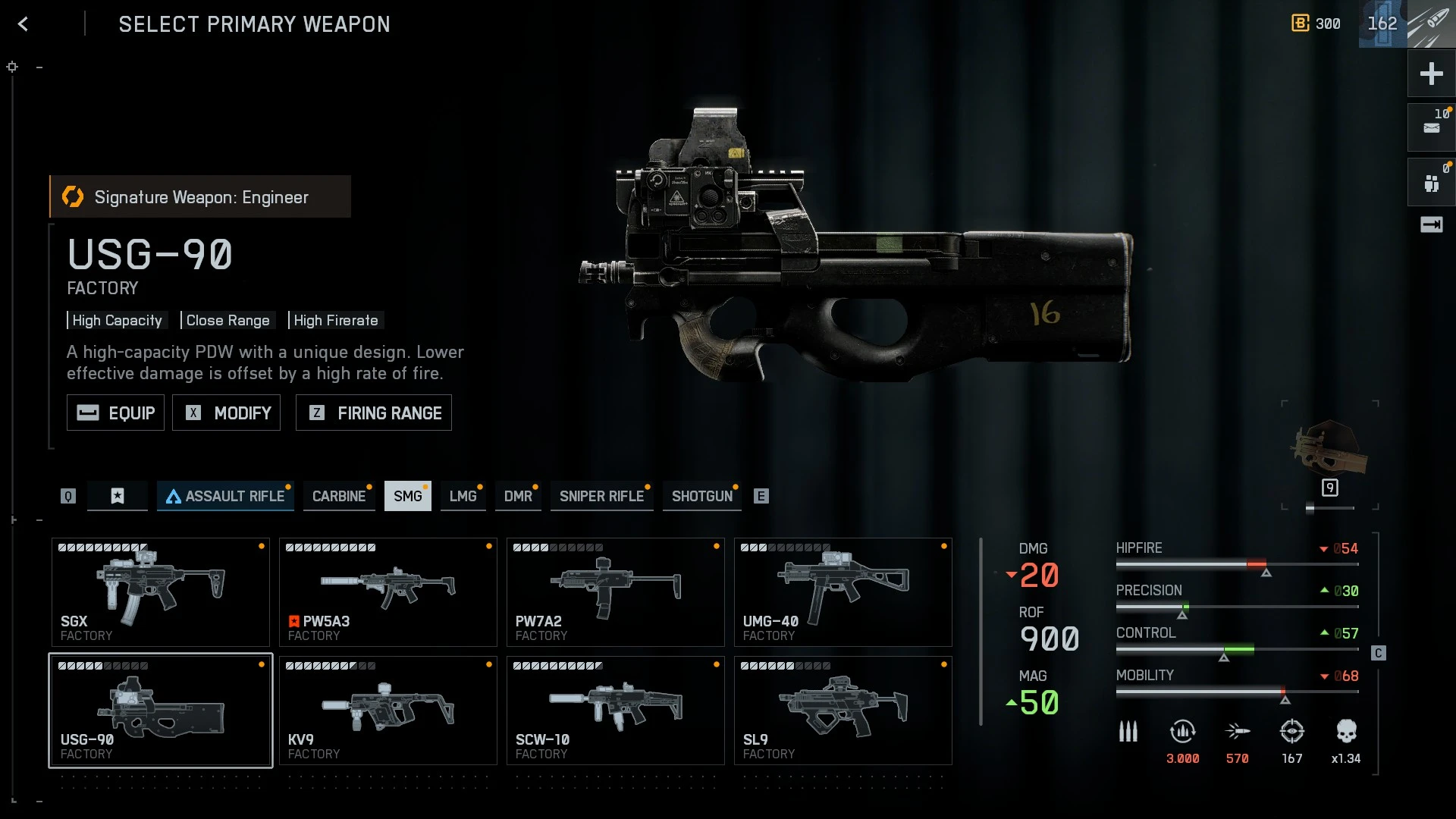Screen dimensions: 1456x819
Task: Select the SCW-10 weapon tile
Action: (615, 711)
